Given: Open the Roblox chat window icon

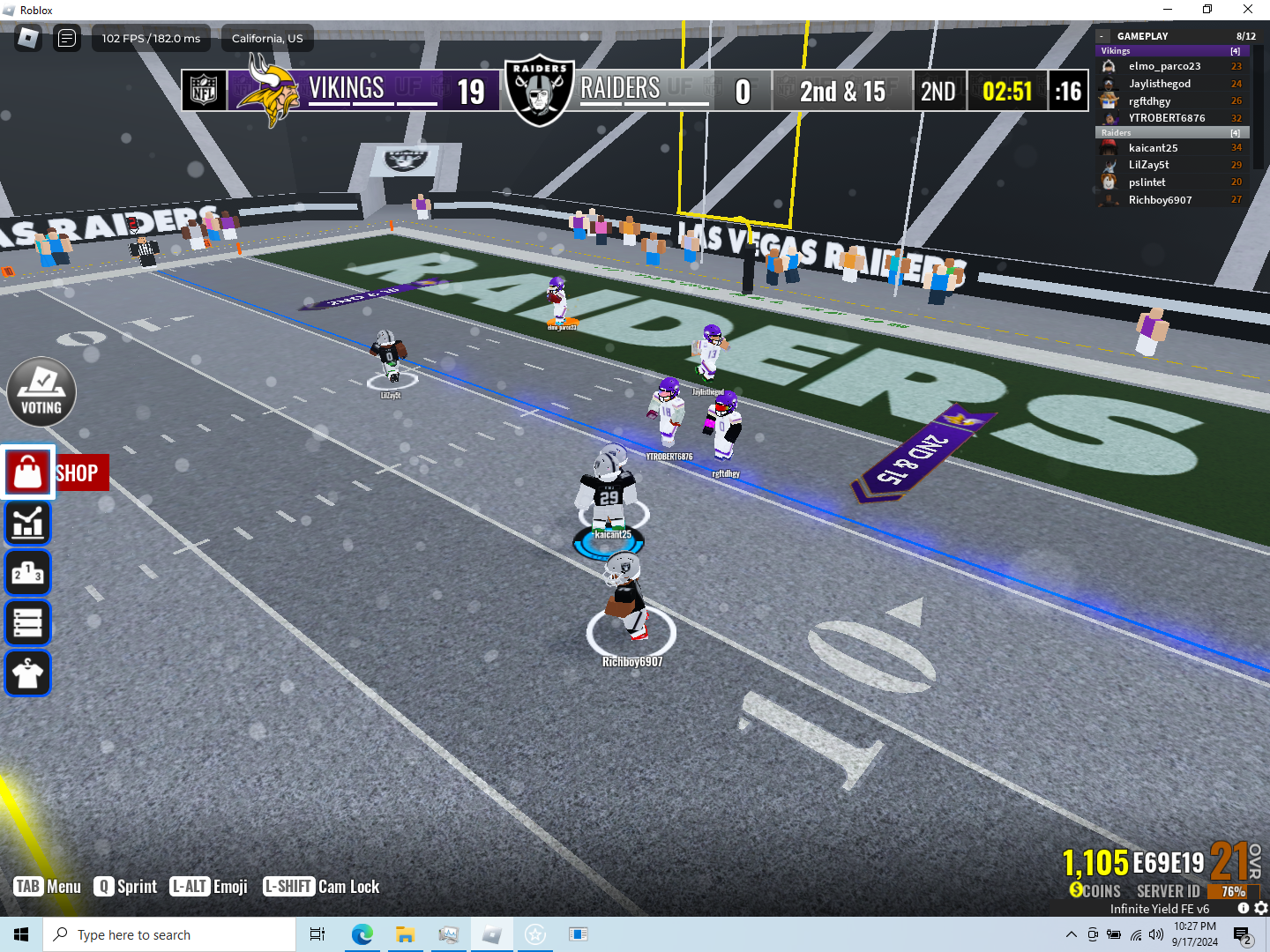Looking at the screenshot, I should coord(67,38).
